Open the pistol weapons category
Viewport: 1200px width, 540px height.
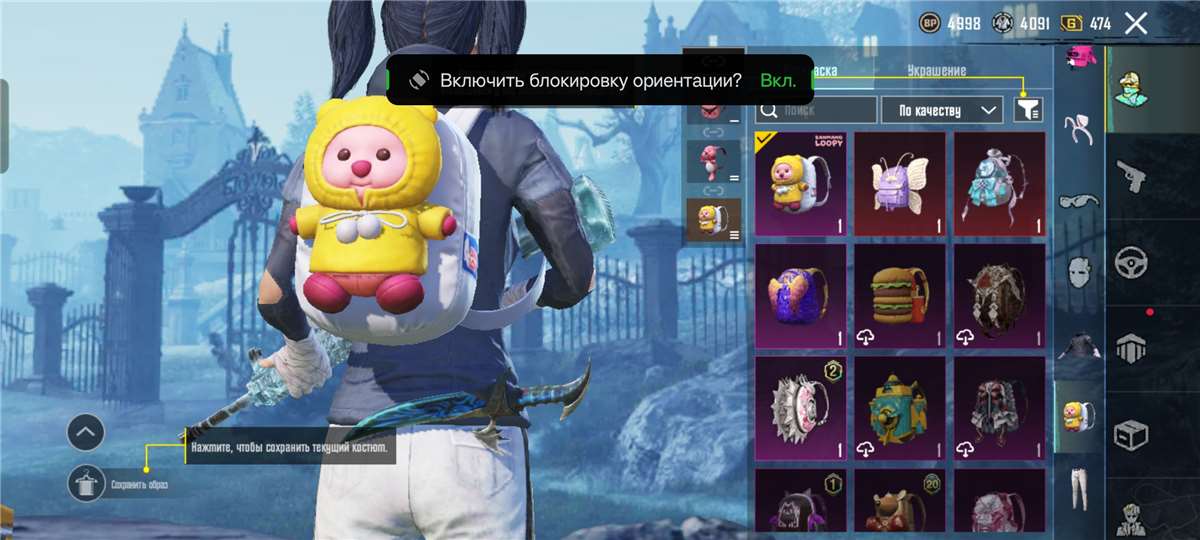1131,176
